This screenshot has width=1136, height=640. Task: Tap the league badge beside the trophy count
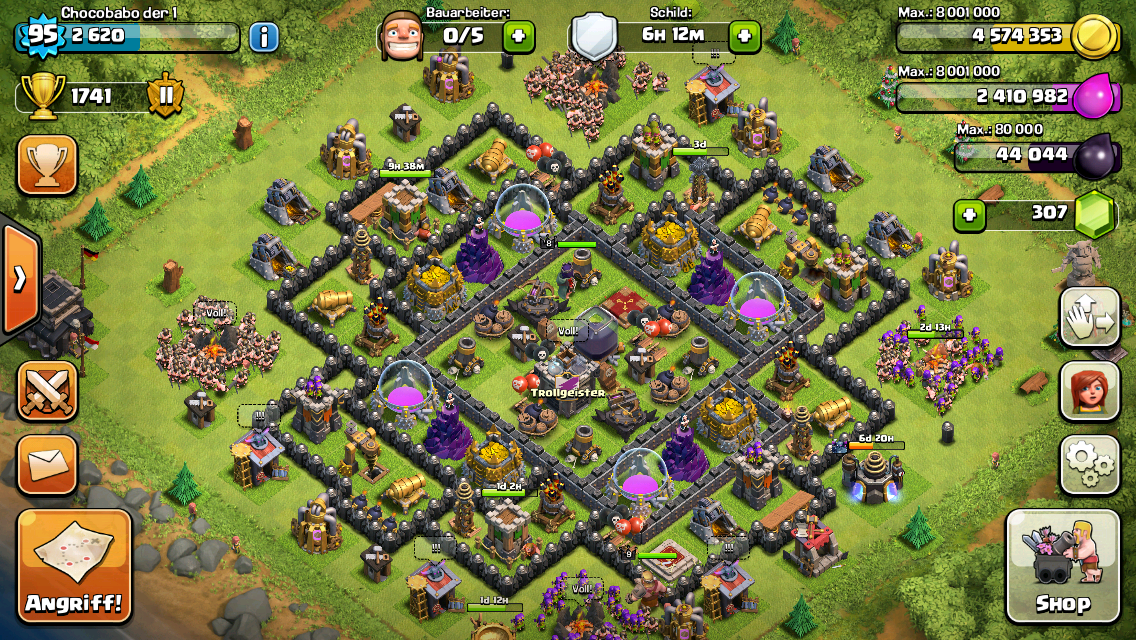click(x=166, y=97)
